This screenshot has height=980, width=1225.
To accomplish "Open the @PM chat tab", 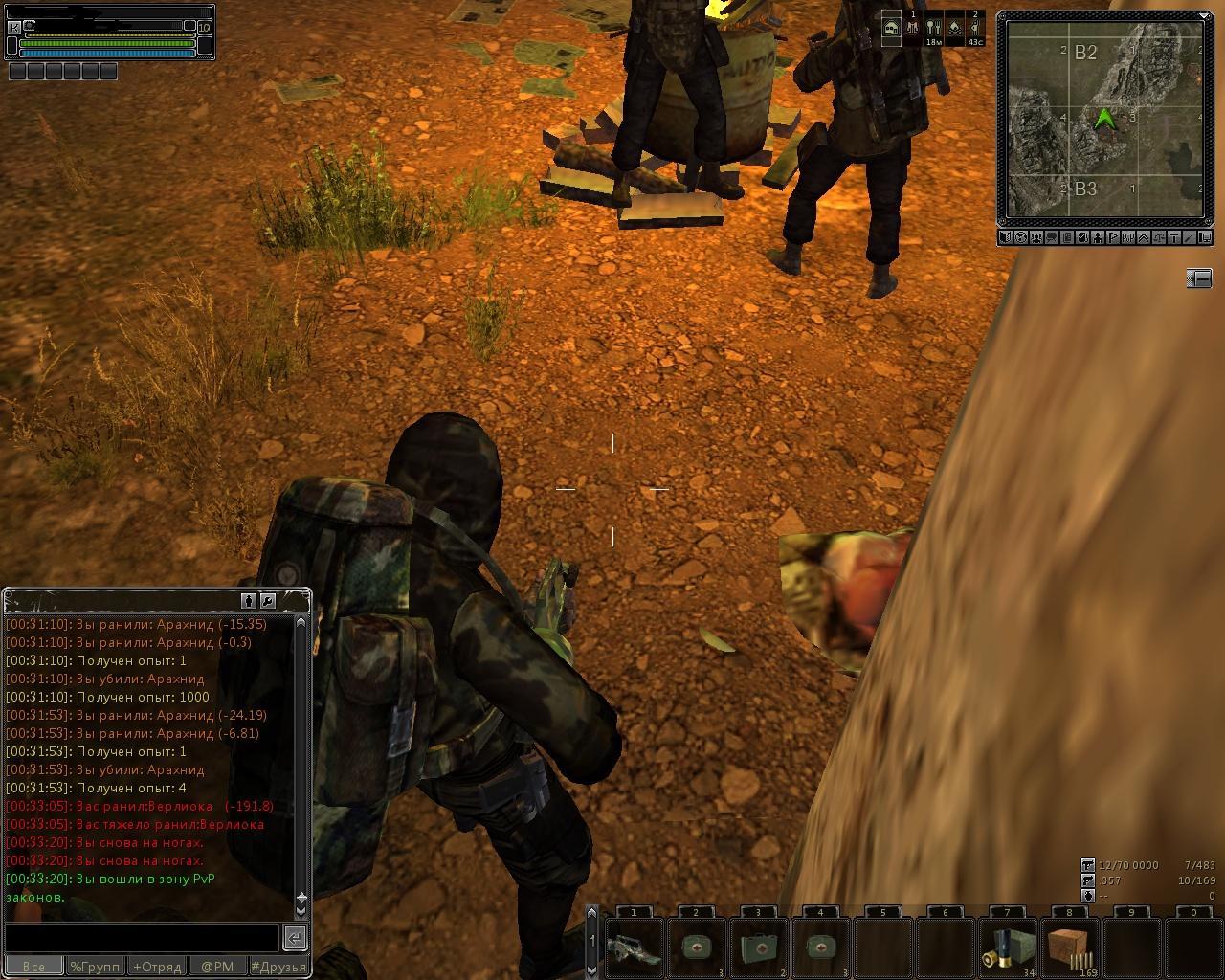I will 217,967.
